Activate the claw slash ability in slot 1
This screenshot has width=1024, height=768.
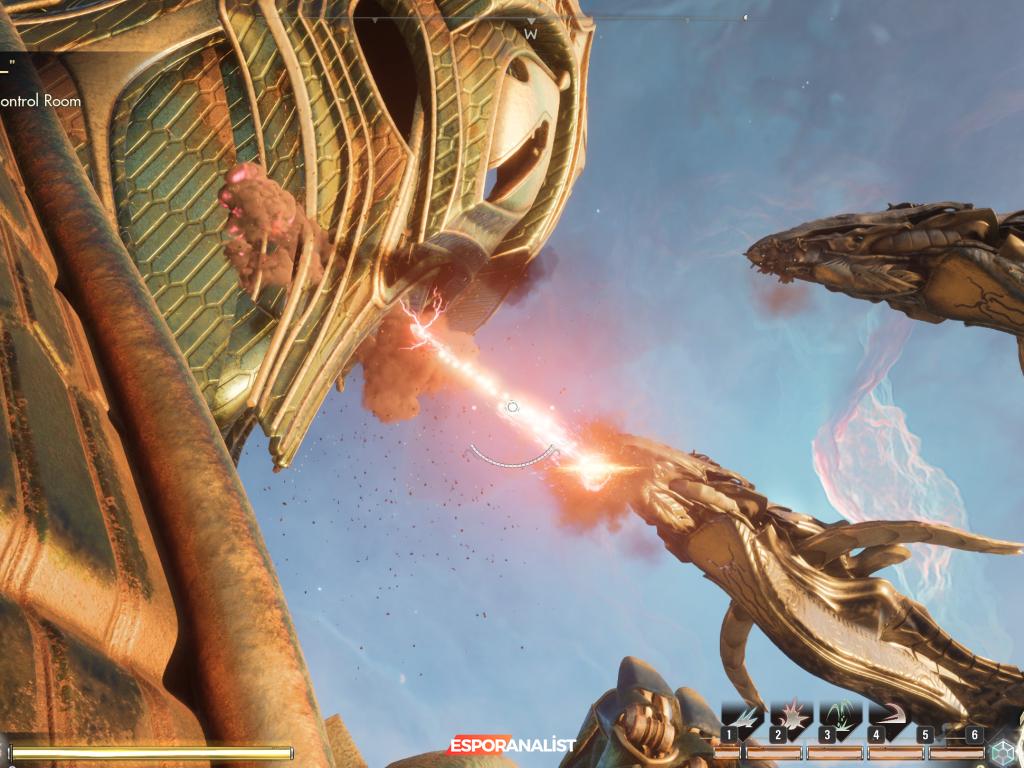(x=743, y=718)
